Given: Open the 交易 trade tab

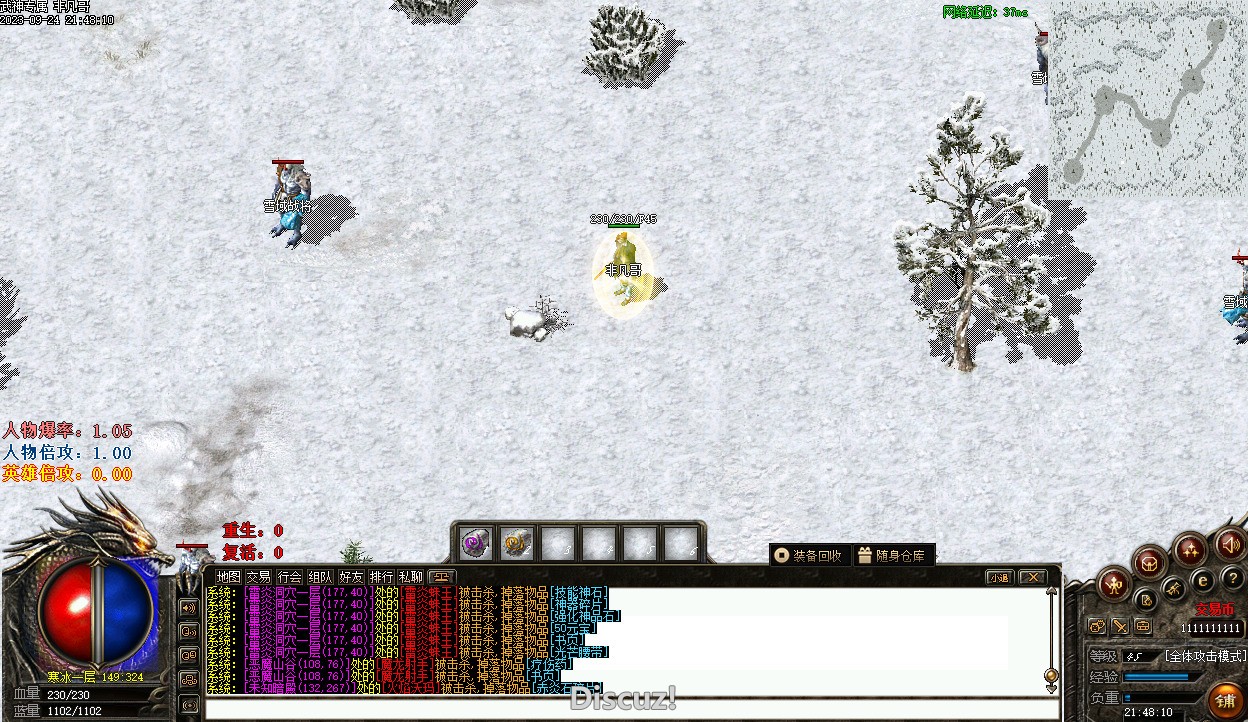Looking at the screenshot, I should click(x=259, y=577).
